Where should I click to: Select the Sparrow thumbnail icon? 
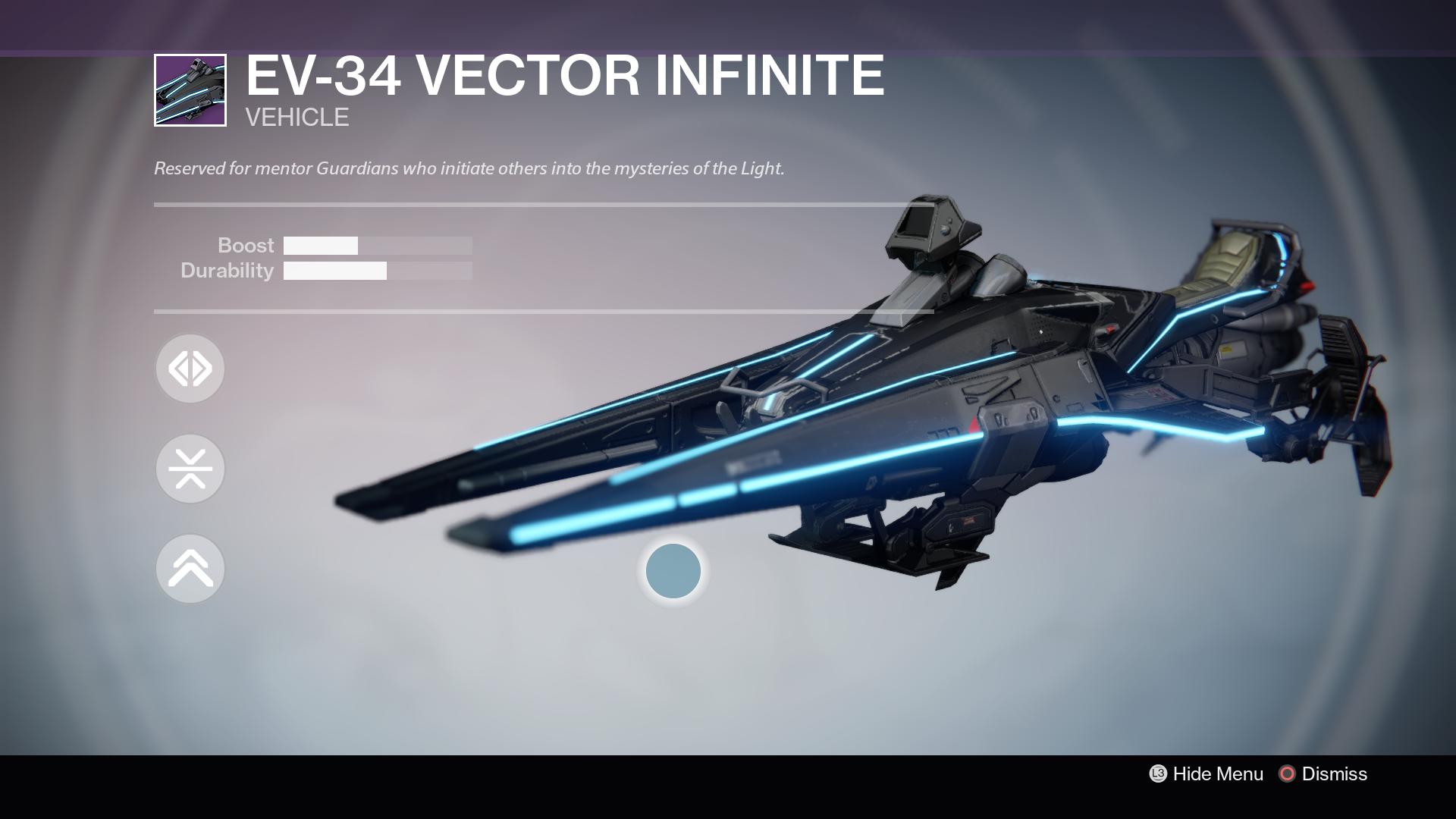[x=189, y=89]
